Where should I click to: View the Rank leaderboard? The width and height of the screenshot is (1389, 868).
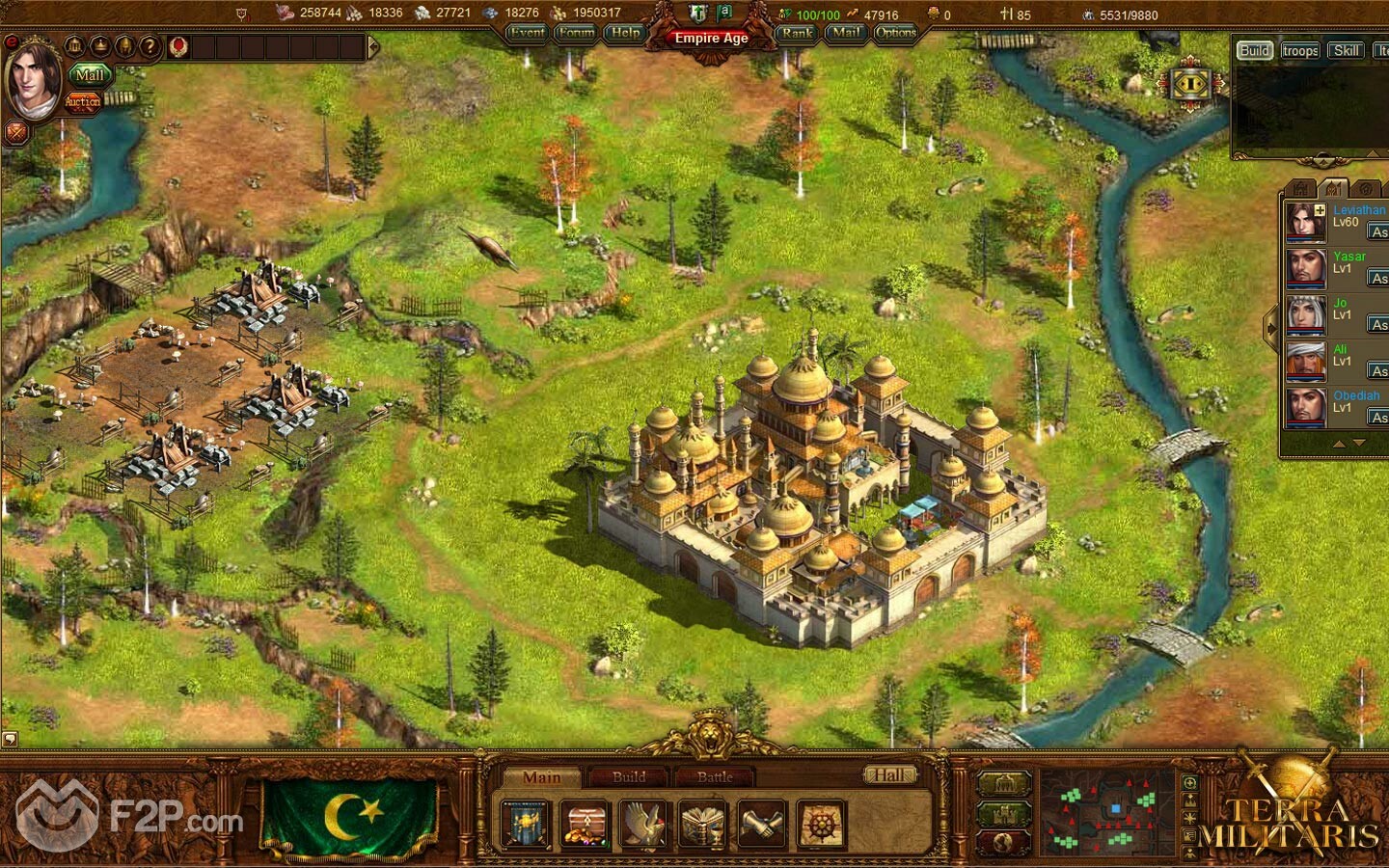click(x=797, y=33)
